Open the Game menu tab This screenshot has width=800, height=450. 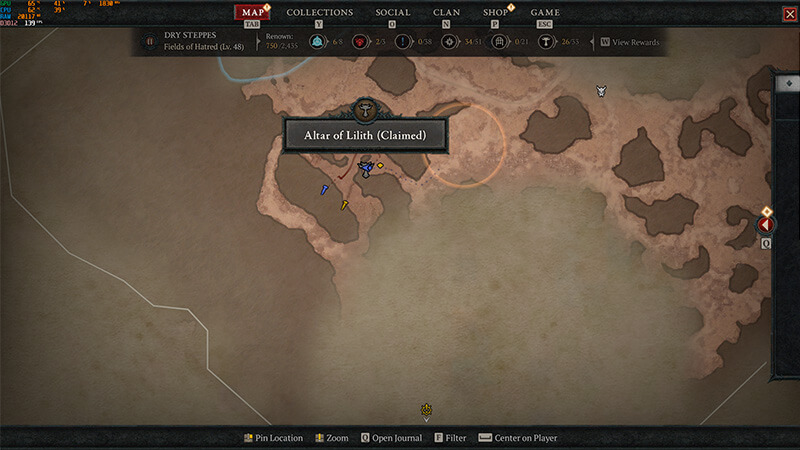(545, 13)
